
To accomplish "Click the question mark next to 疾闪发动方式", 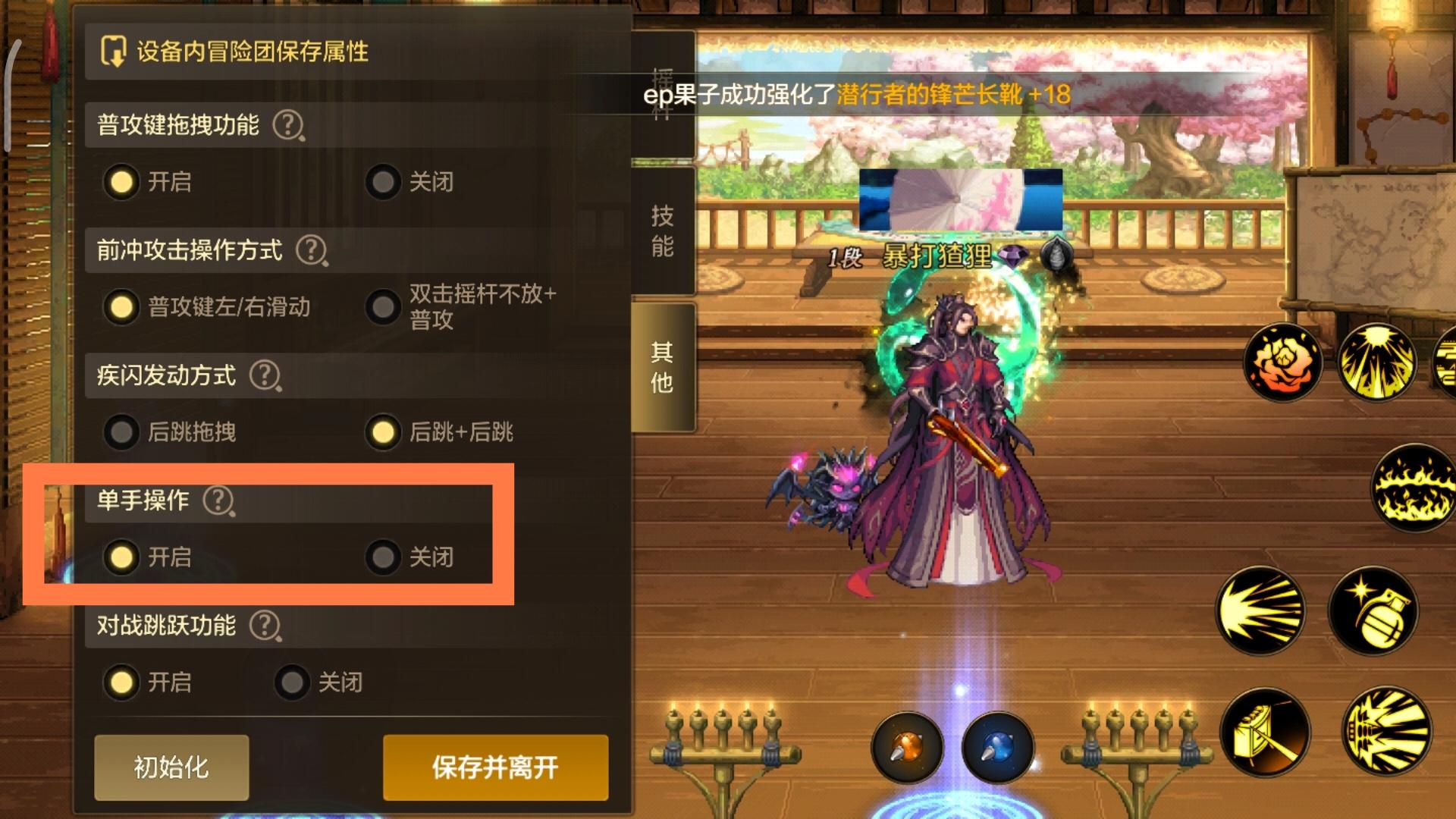I will (x=267, y=375).
